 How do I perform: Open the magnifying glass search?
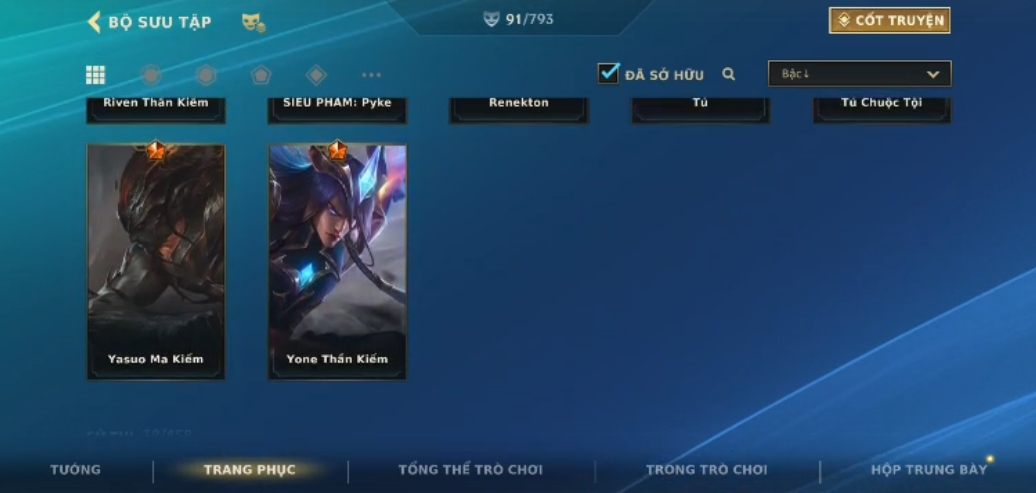tap(729, 74)
